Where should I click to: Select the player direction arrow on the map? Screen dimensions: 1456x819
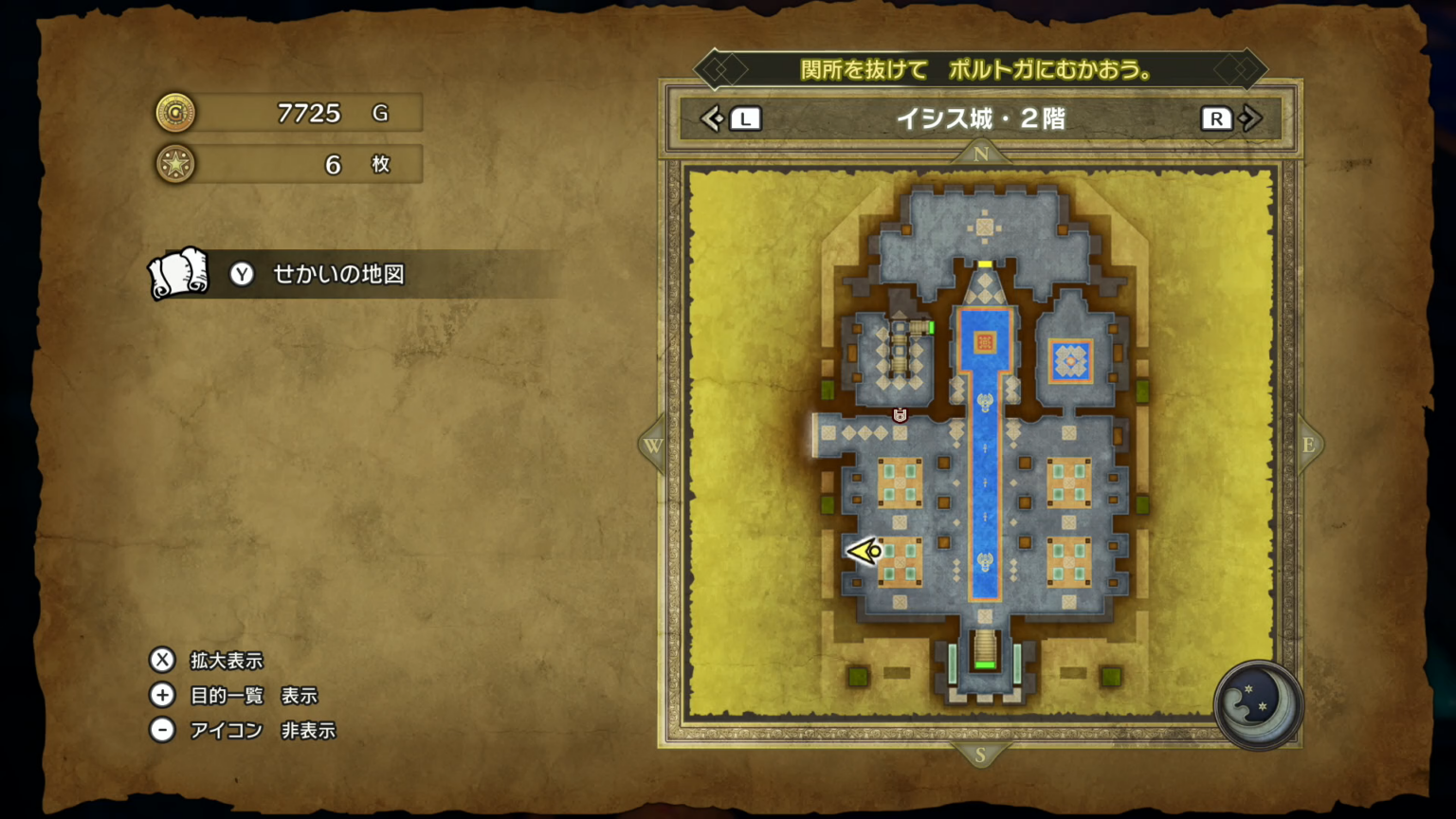coord(863,550)
